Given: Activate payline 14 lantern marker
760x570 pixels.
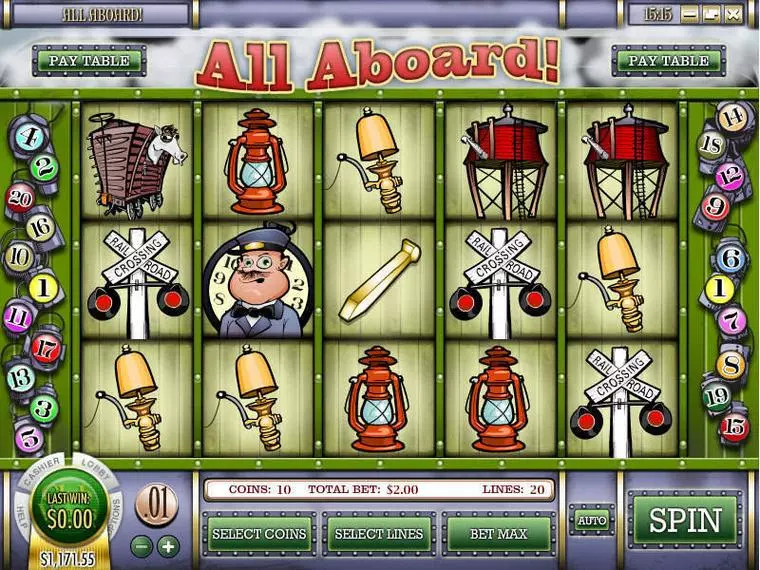Looking at the screenshot, I should pos(733,116).
